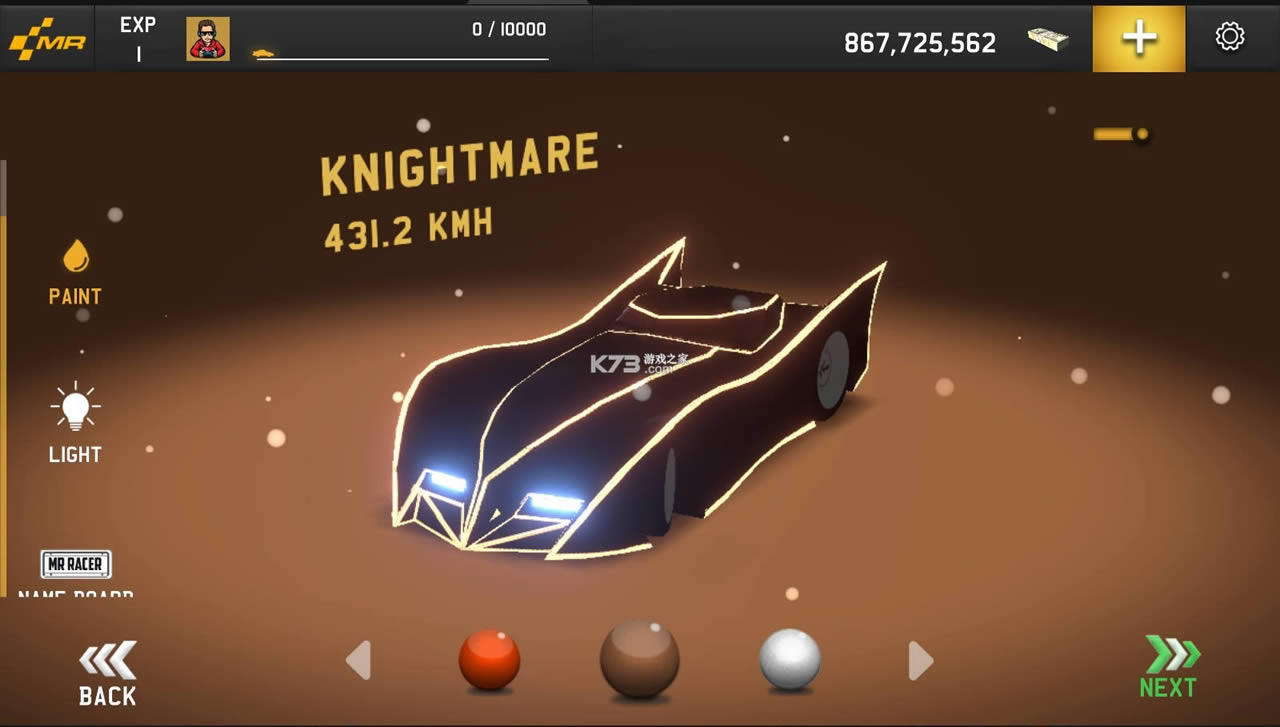Click the left arrow to browse previous paints
The height and width of the screenshot is (727, 1280).
[360, 661]
